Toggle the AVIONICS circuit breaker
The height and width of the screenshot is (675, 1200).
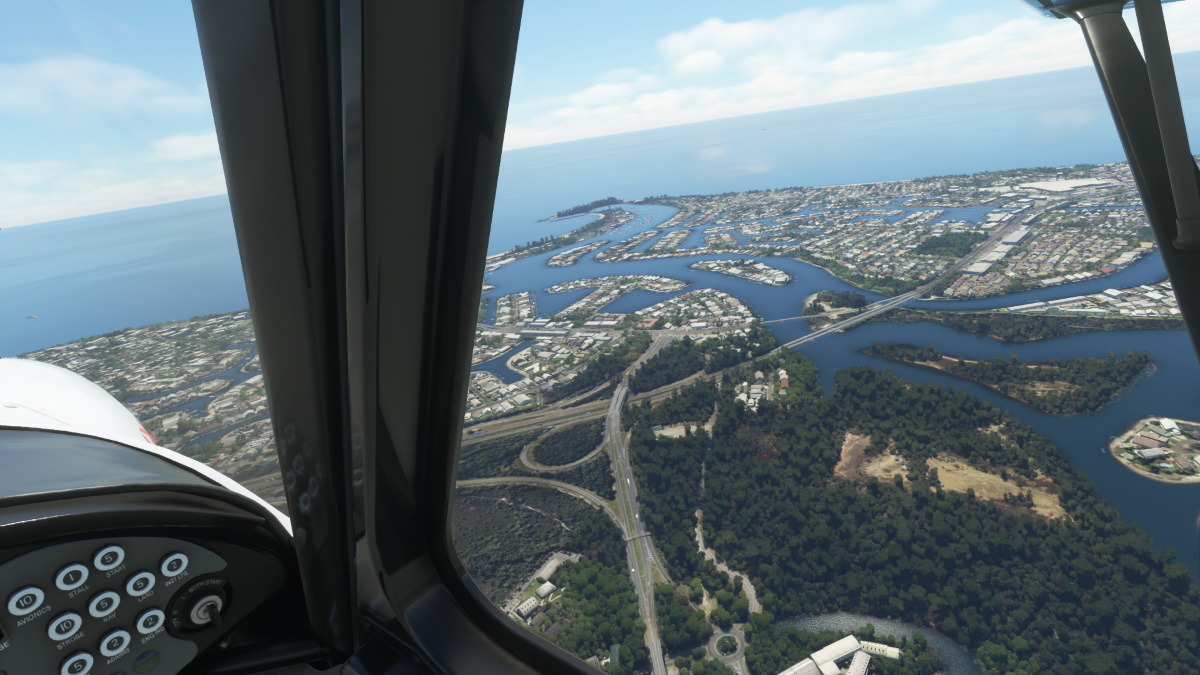click(x=26, y=600)
